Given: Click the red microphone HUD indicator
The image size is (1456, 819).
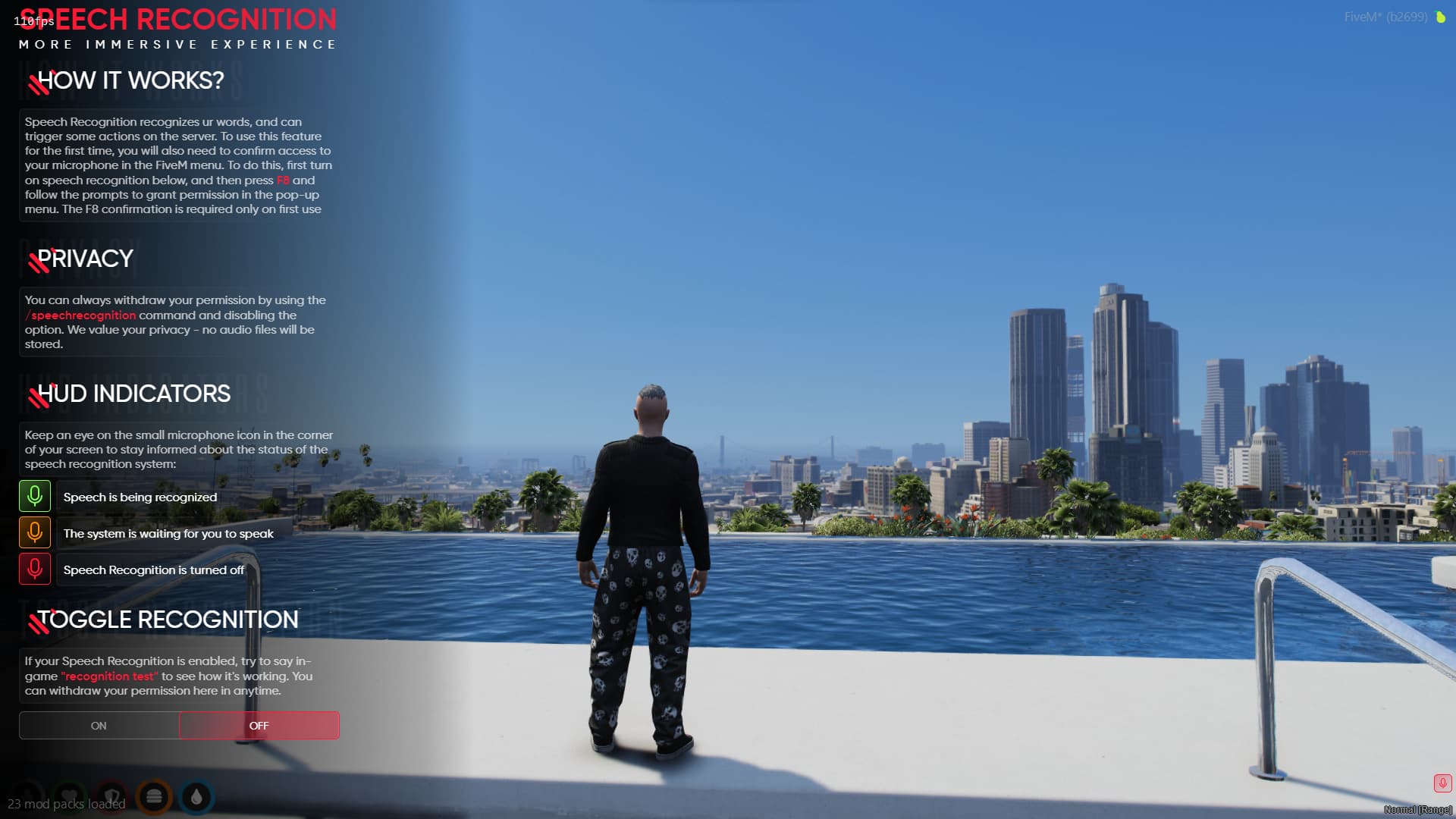Looking at the screenshot, I should 1442,783.
